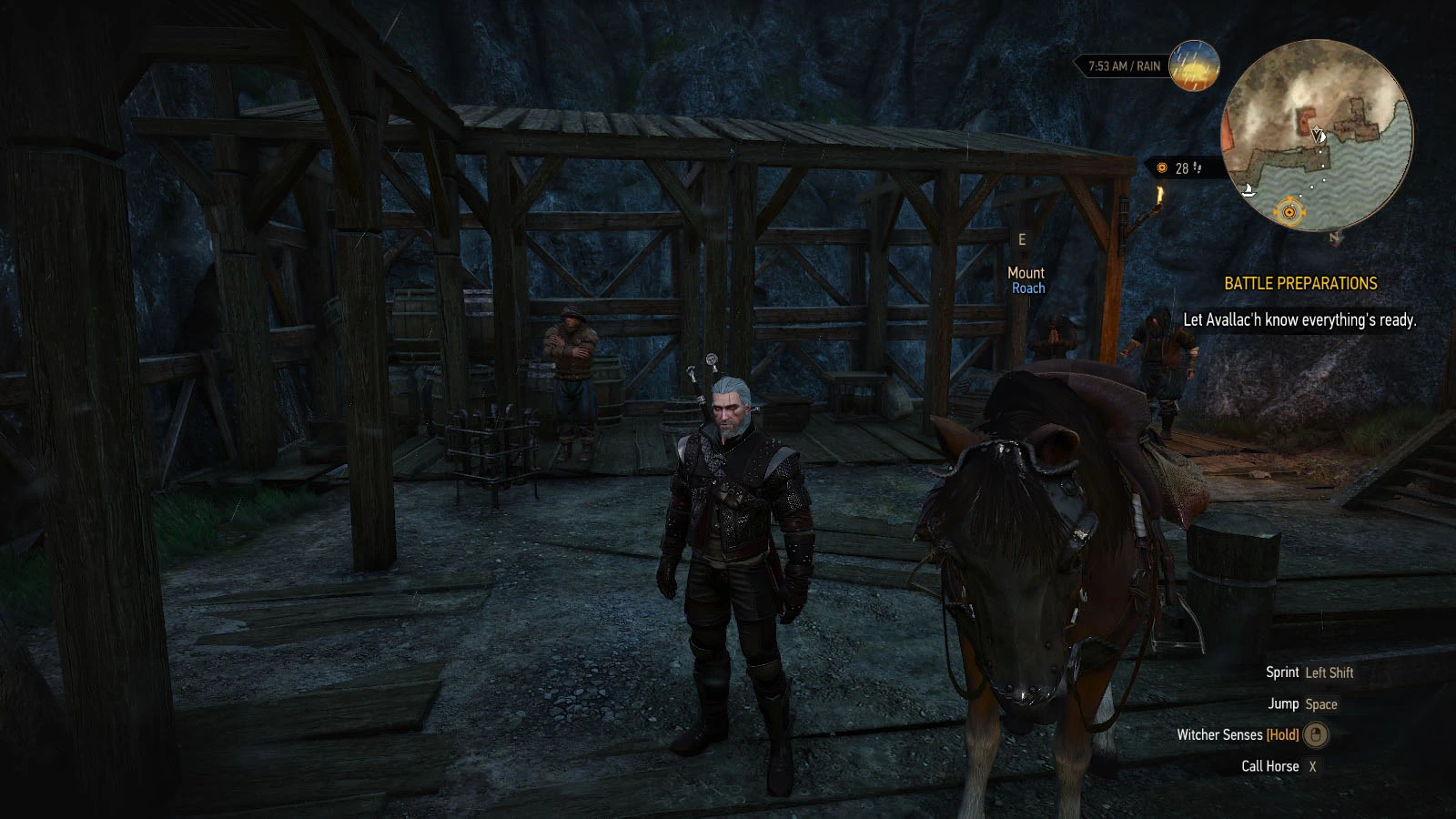Select the white sailboat marker on the minimap

coord(1249,191)
